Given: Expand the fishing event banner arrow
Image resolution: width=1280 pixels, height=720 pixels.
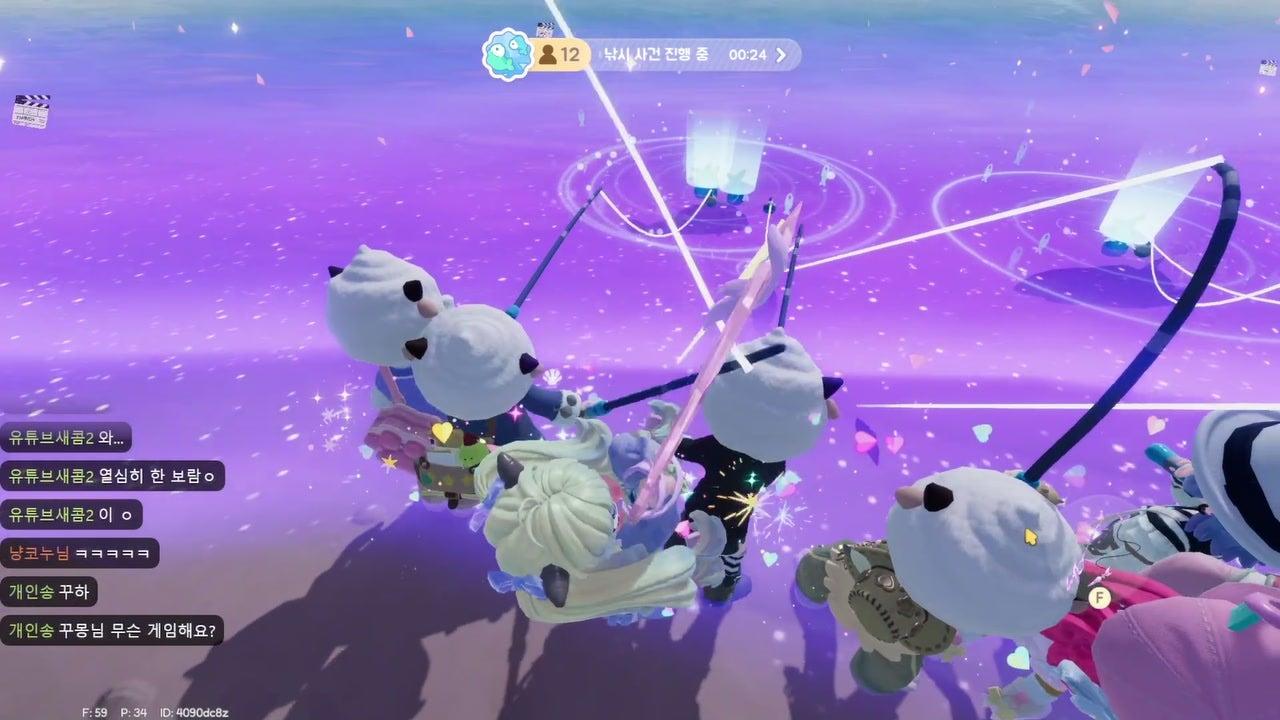Looking at the screenshot, I should point(781,55).
